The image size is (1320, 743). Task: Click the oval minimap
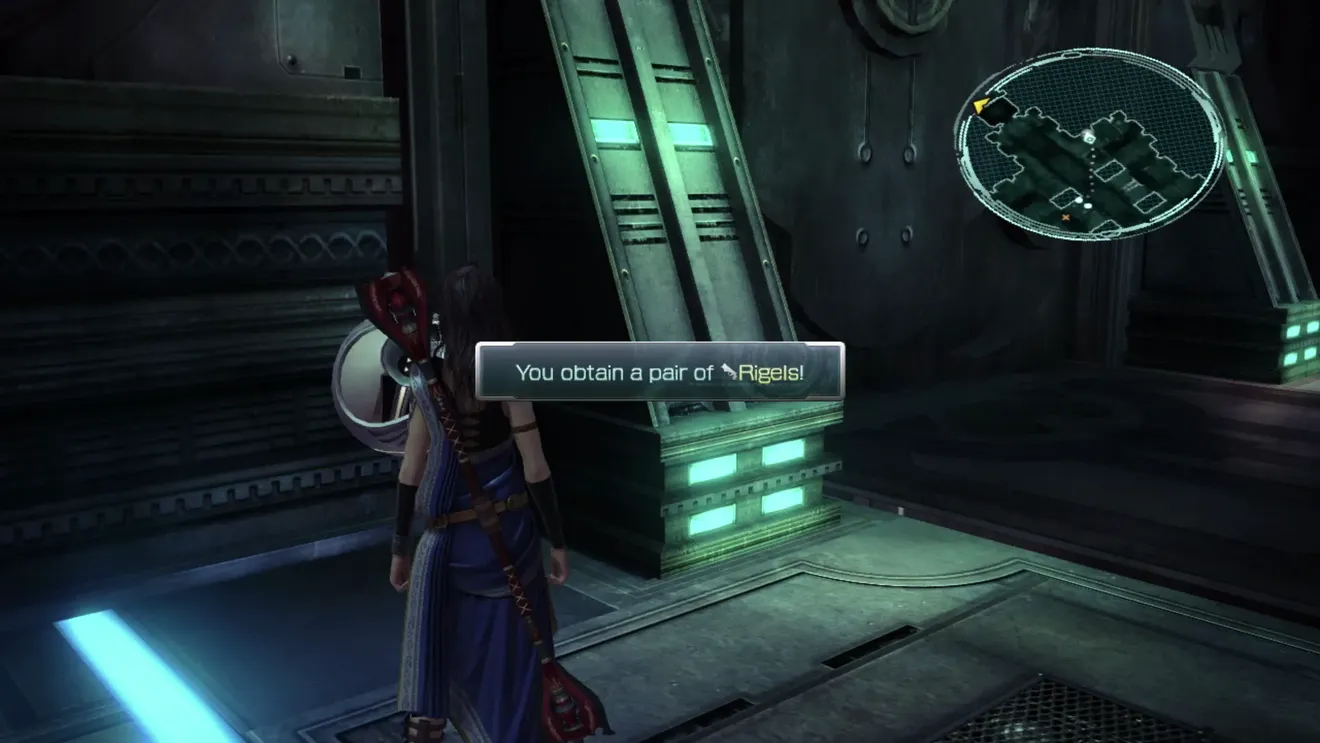click(1089, 146)
